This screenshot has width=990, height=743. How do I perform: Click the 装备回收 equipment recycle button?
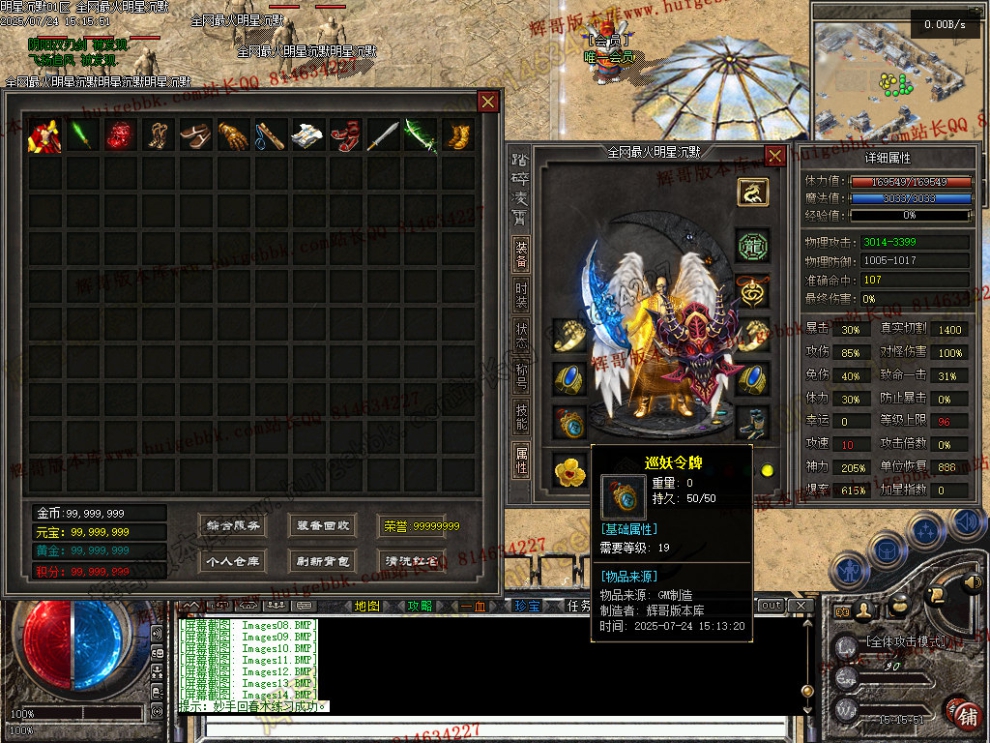[322, 526]
